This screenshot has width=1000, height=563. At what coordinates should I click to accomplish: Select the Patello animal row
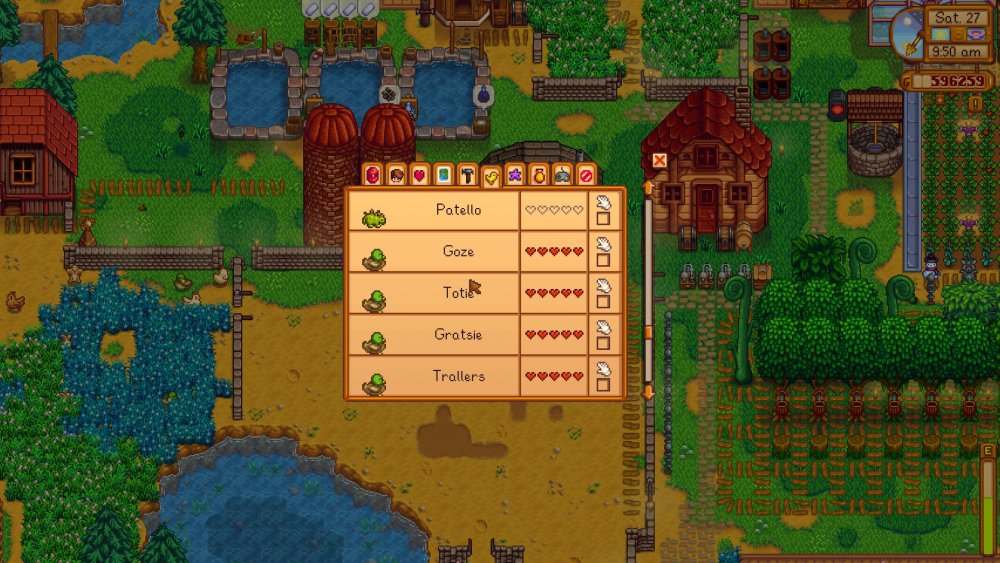pos(458,210)
